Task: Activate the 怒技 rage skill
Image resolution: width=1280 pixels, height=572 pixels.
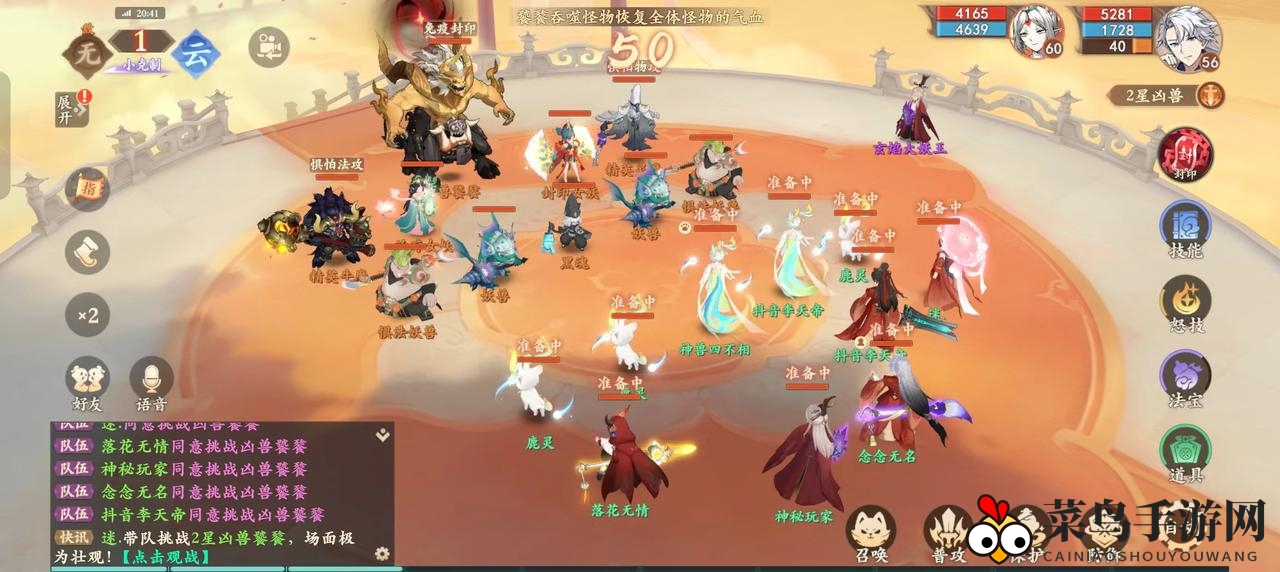Action: pyautogui.click(x=1185, y=304)
